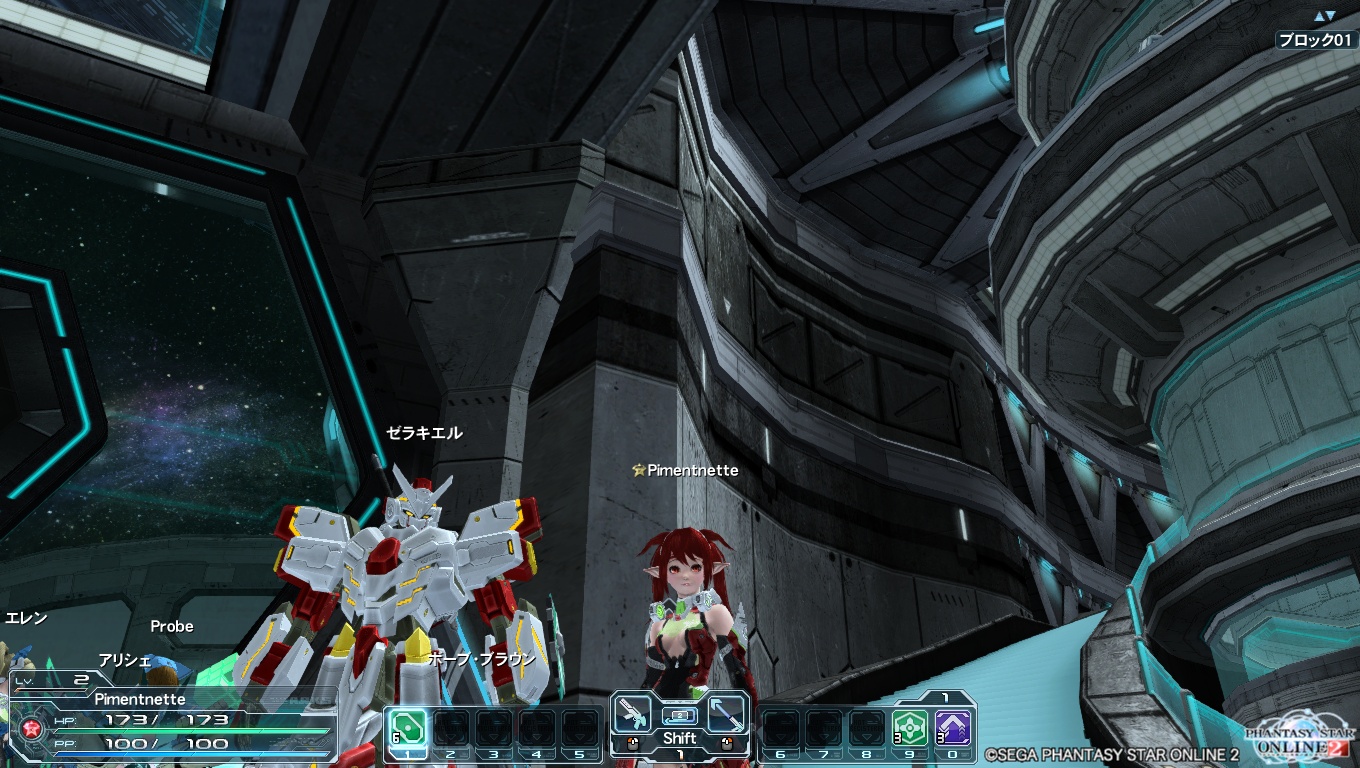Toggle the arrows above the block label
The height and width of the screenshot is (768, 1360).
click(x=1324, y=16)
